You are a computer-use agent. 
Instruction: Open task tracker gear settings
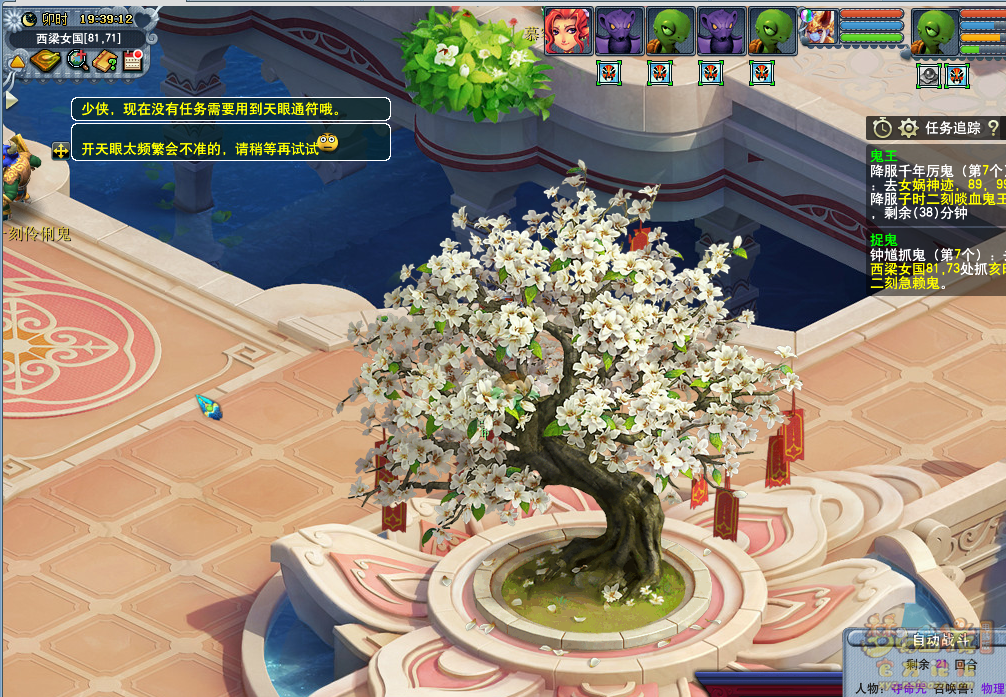[x=908, y=128]
